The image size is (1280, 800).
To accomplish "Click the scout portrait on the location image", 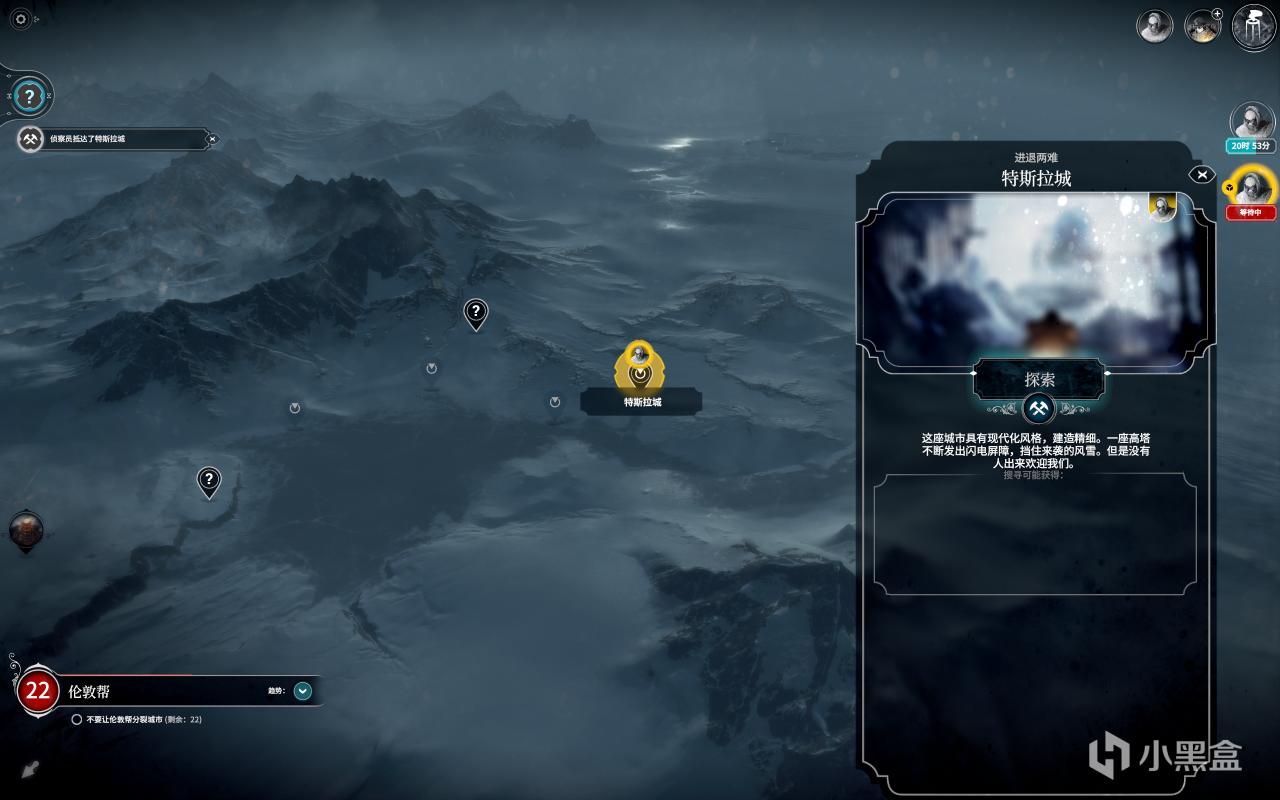I will click(1162, 207).
